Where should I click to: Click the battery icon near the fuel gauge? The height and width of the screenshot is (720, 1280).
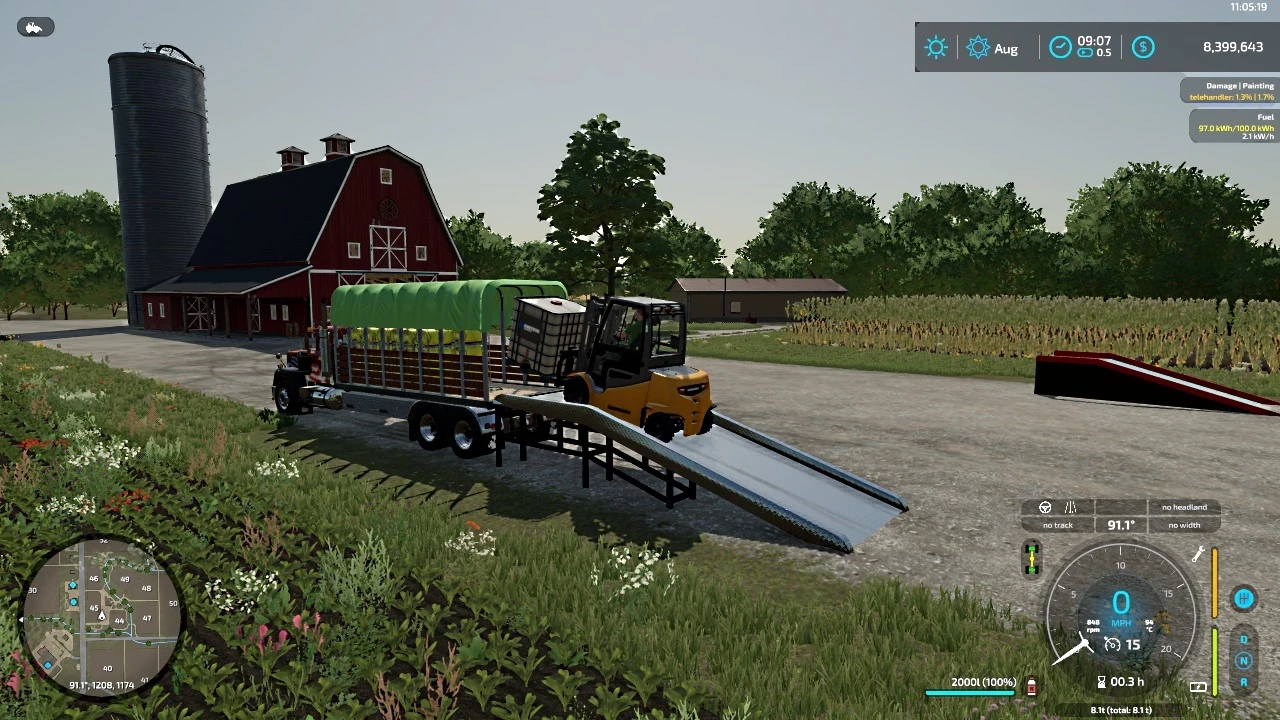(1198, 686)
